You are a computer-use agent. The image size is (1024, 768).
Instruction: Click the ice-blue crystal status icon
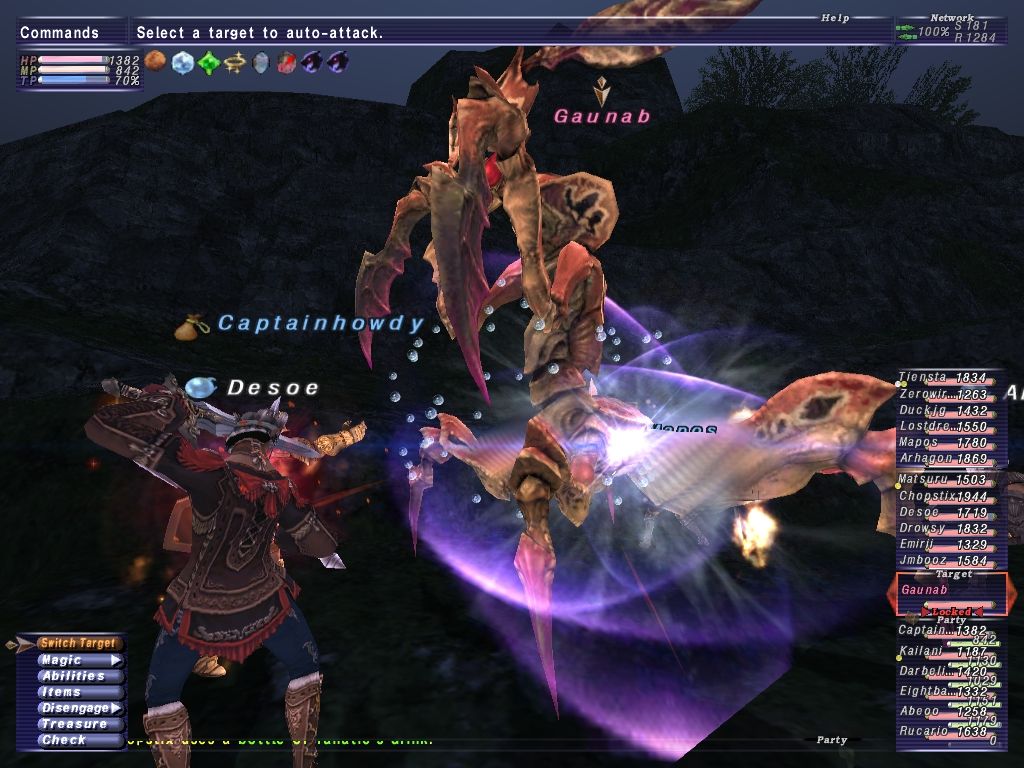(x=182, y=63)
